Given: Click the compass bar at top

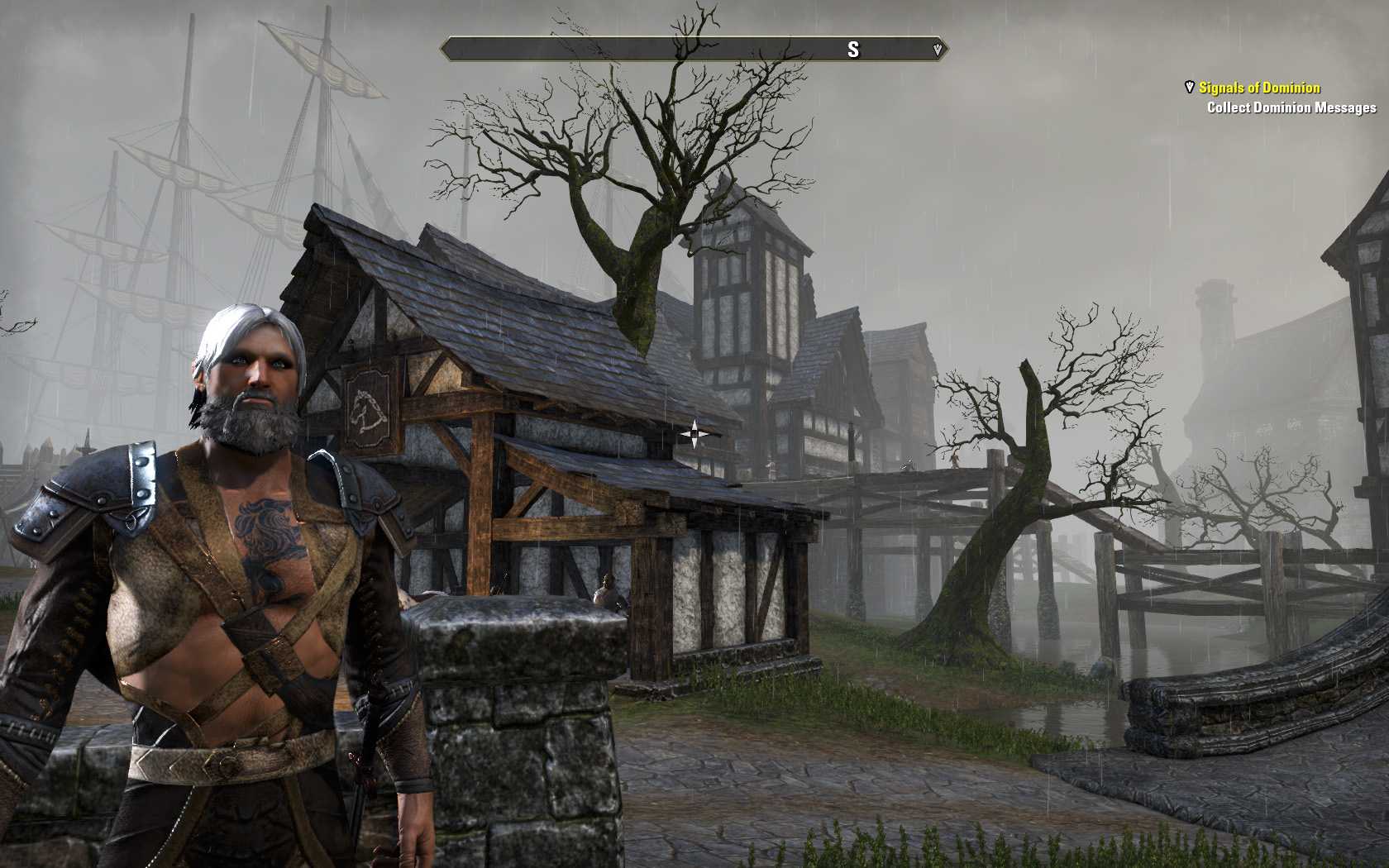Looking at the screenshot, I should coord(694,50).
